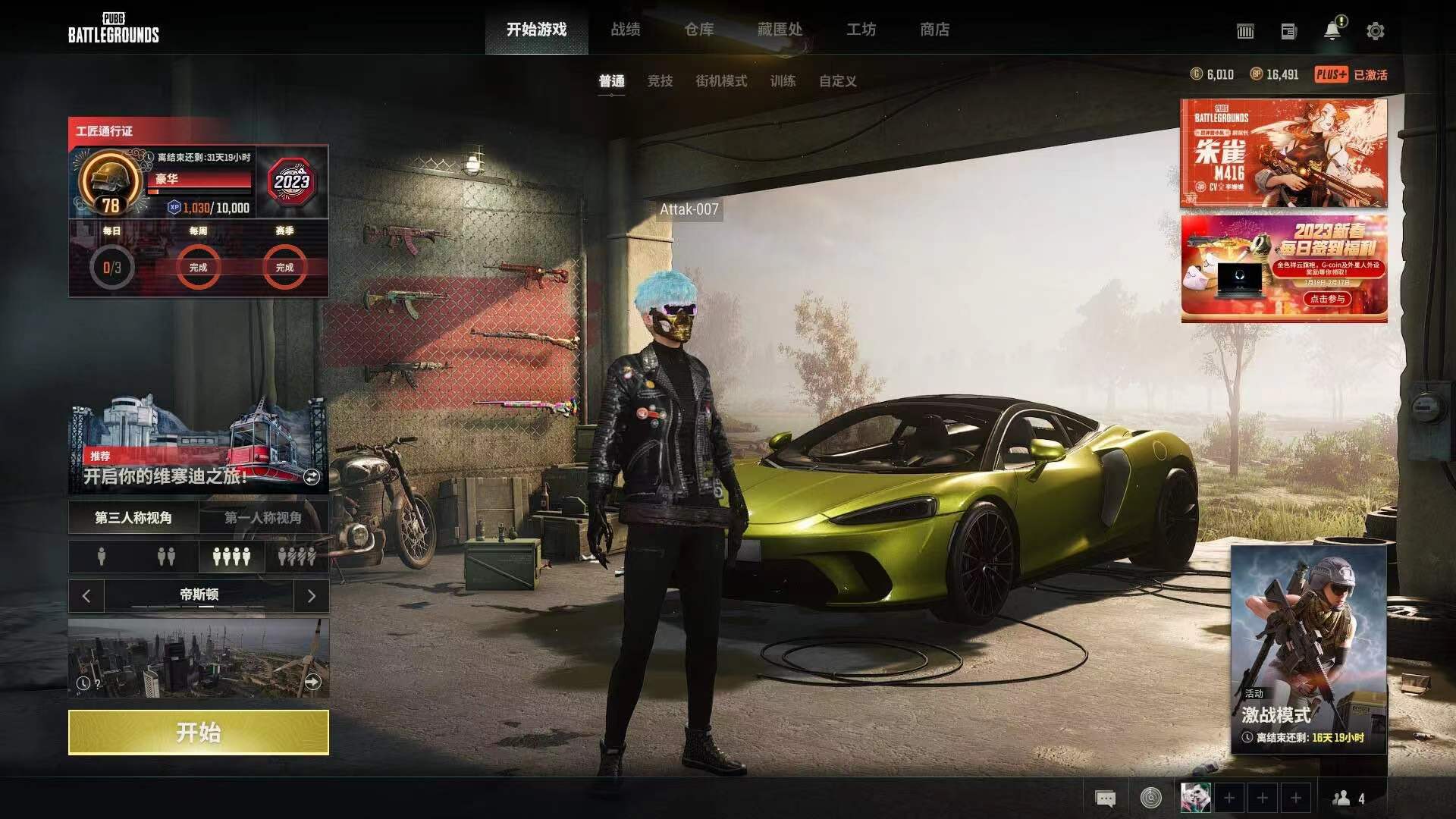The image size is (1456, 819).
Task: Switch to the 仓库 inventory tab
Action: [x=699, y=30]
